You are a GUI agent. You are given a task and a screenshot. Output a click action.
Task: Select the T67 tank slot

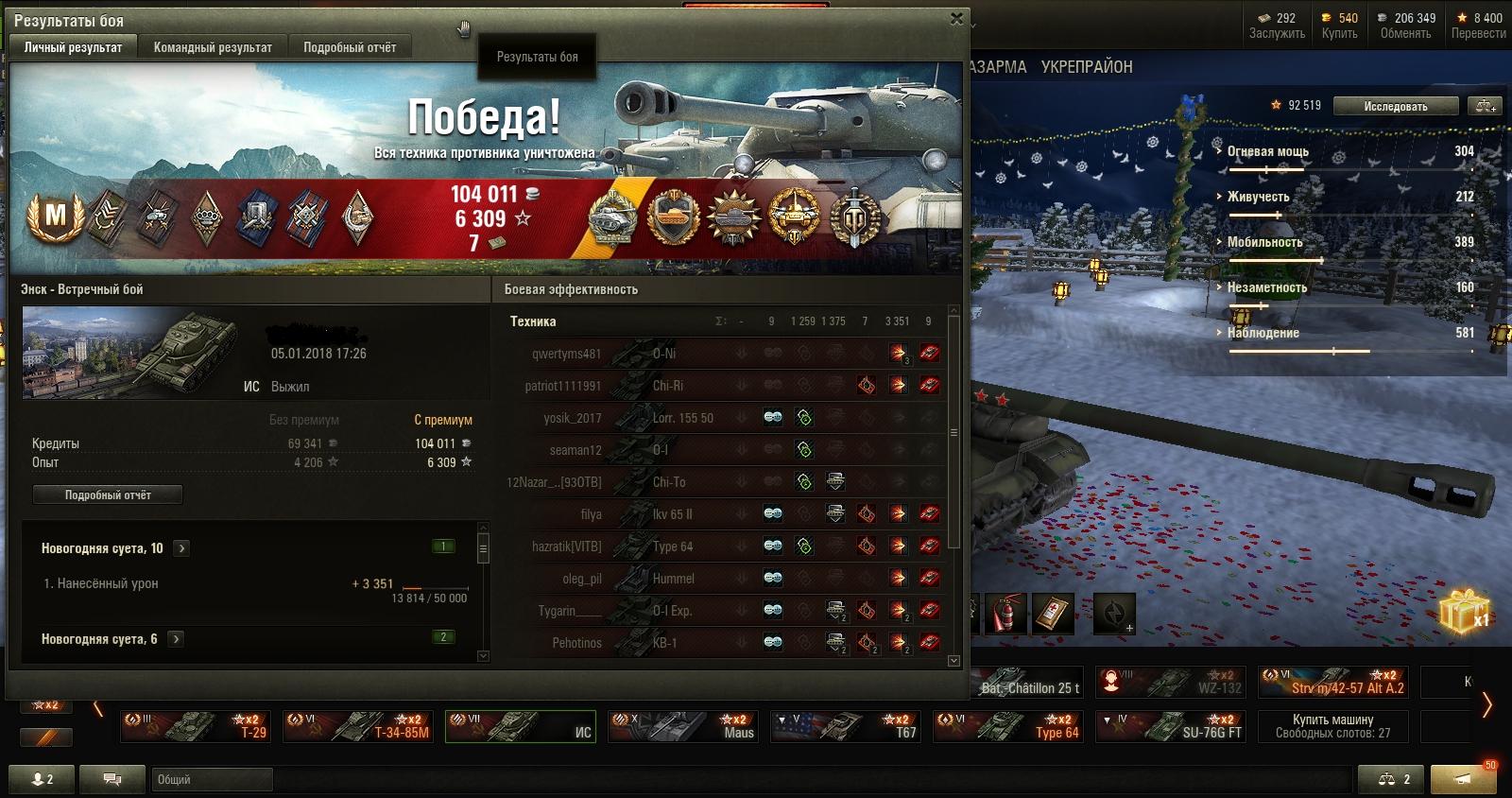pyautogui.click(x=845, y=726)
